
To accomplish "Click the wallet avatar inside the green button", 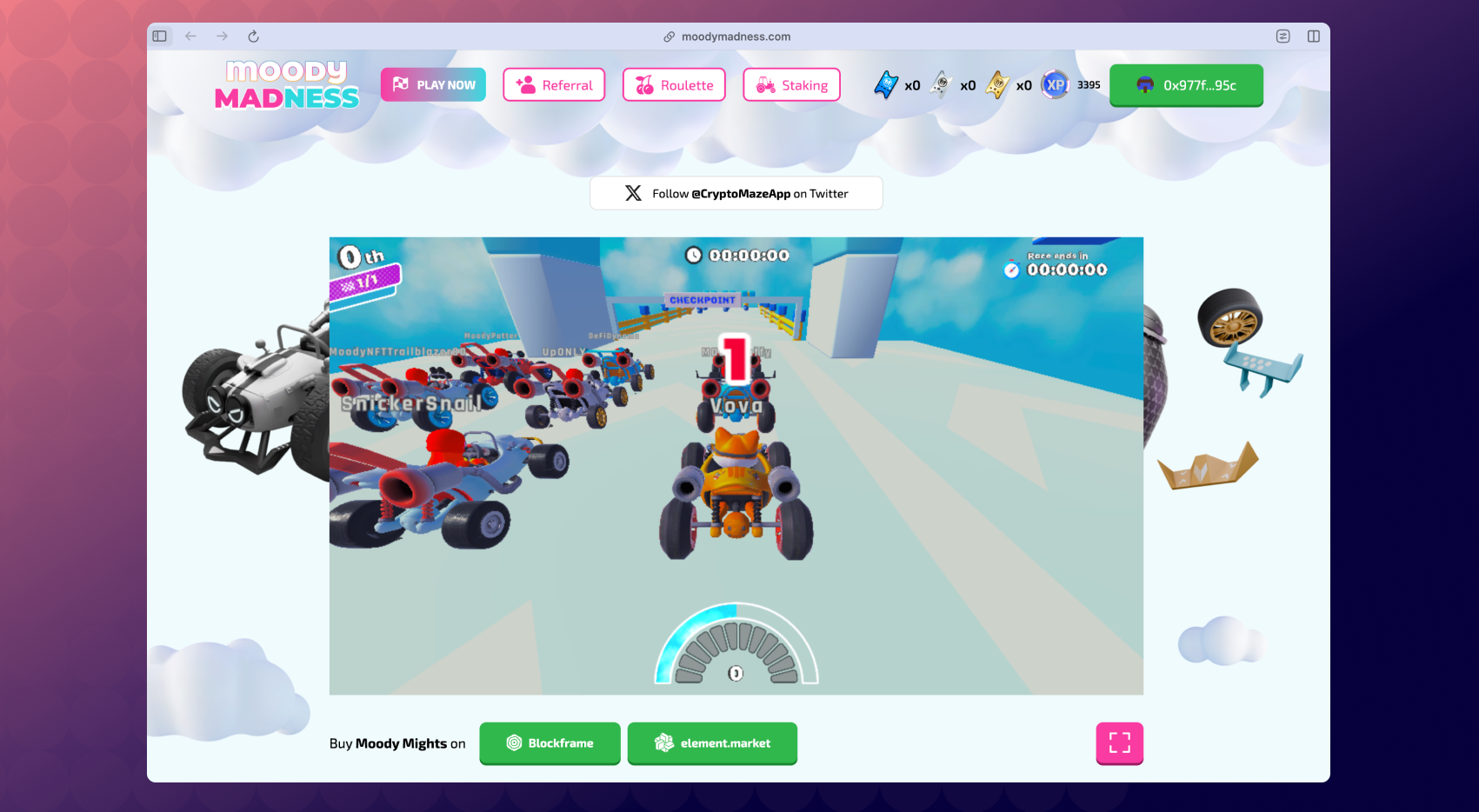I will pos(1143,85).
